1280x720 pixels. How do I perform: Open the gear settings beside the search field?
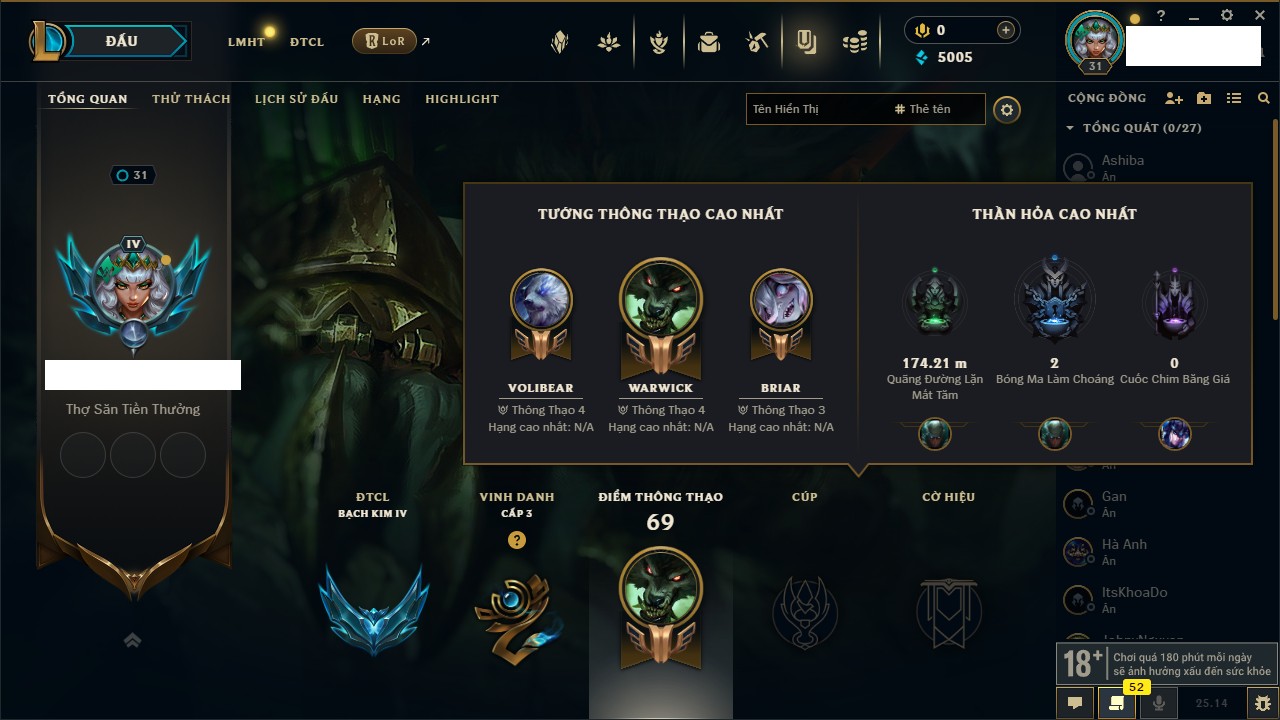1007,110
